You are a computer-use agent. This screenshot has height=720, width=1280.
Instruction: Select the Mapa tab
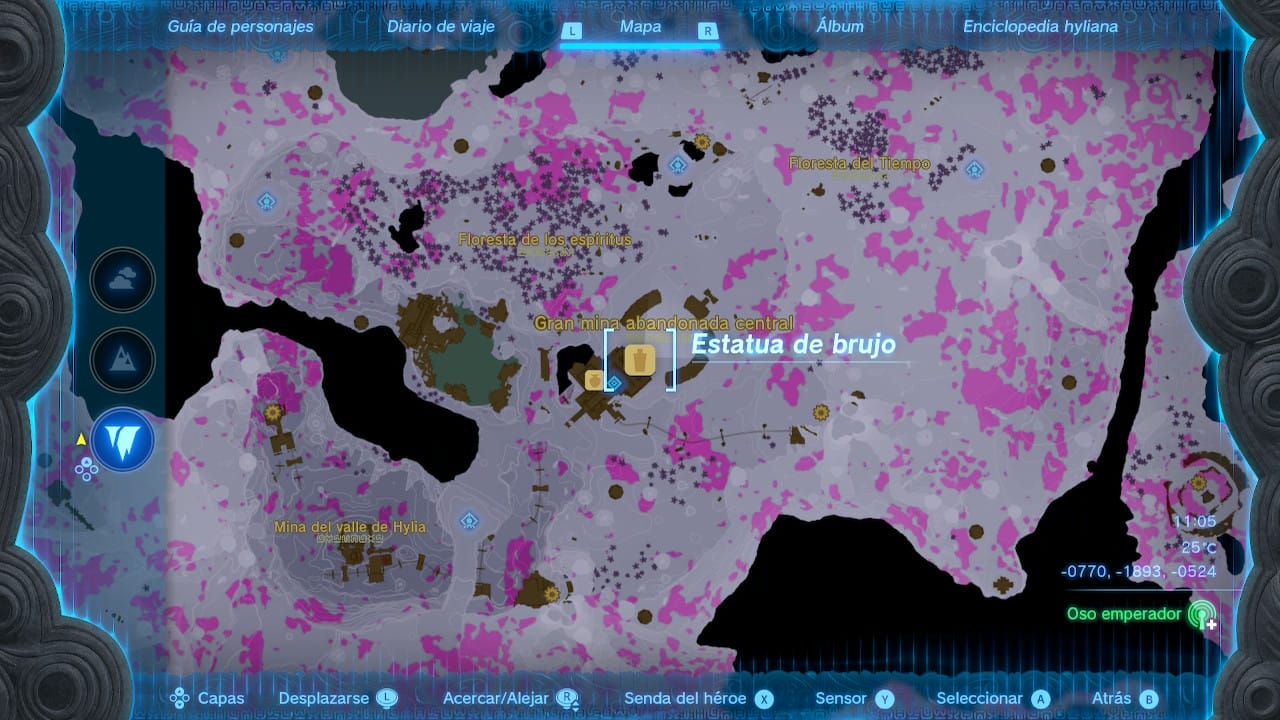point(640,27)
